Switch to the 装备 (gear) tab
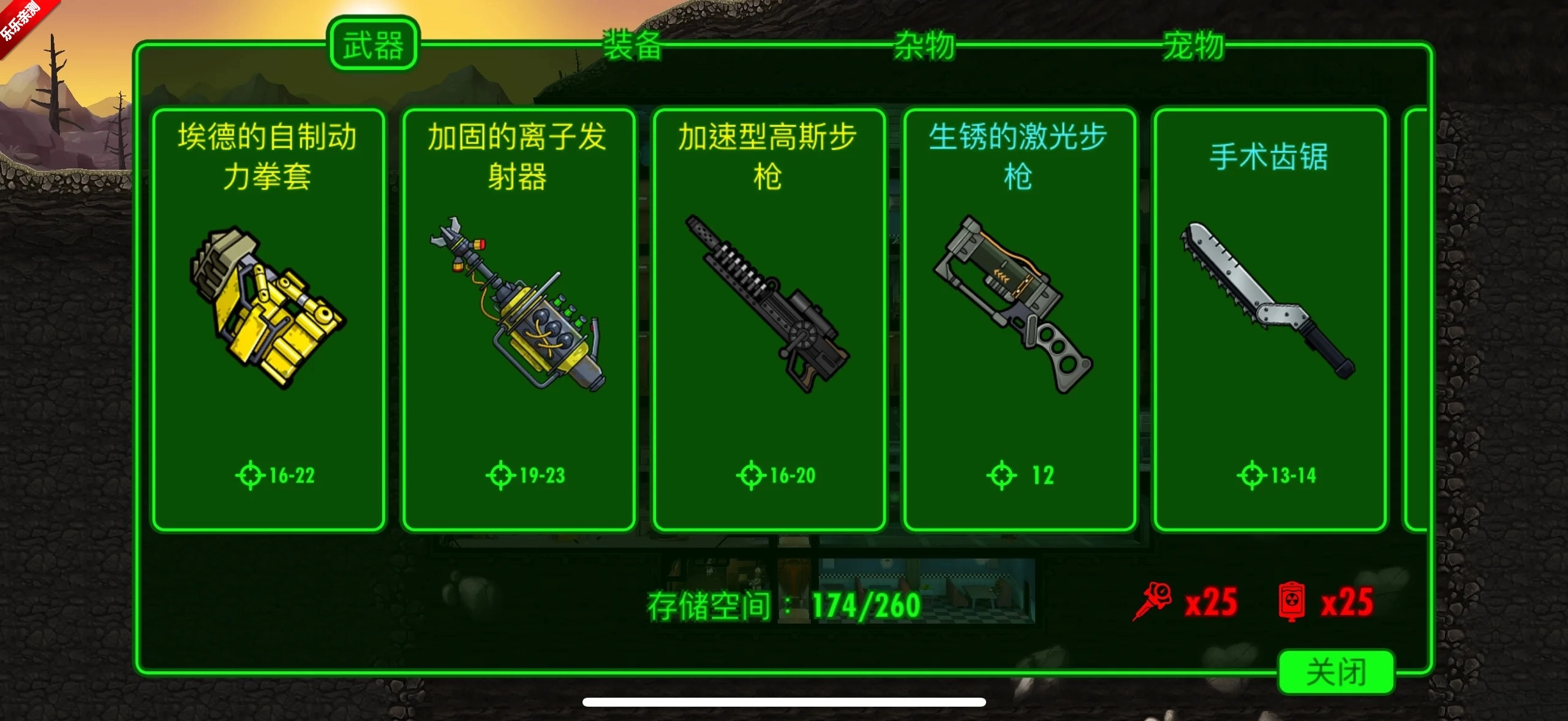 click(x=632, y=43)
